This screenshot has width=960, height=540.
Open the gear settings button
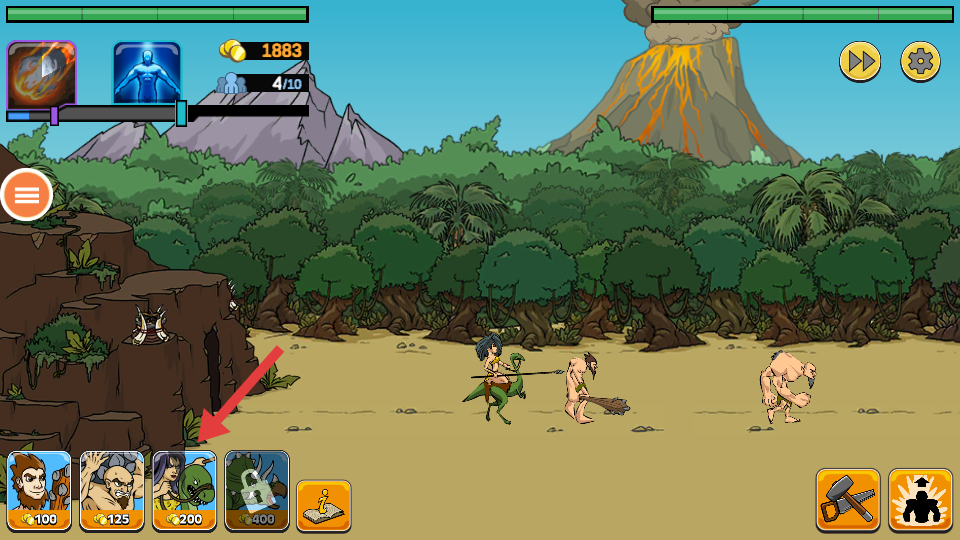click(920, 62)
